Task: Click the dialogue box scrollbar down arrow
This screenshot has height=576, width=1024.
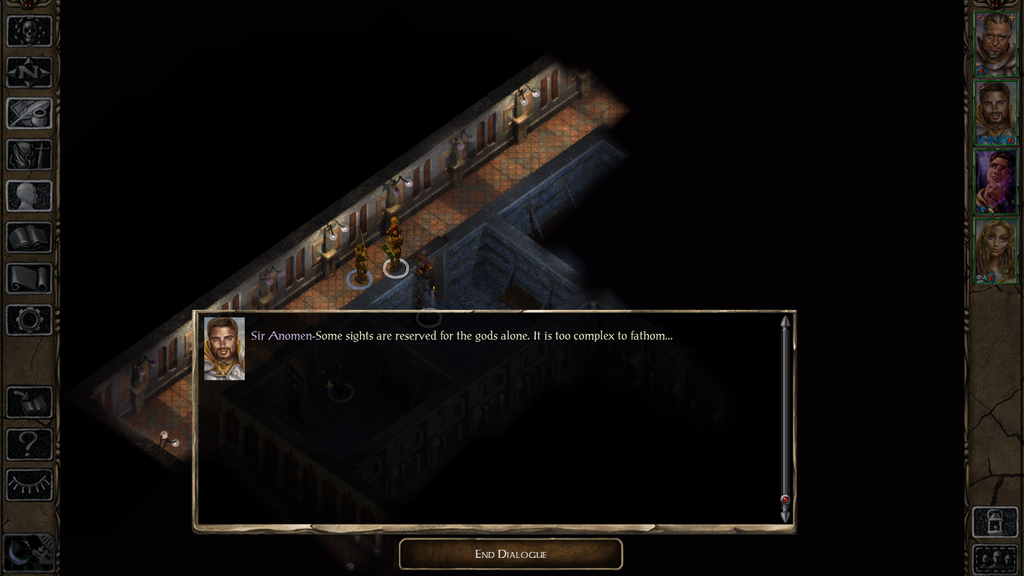Action: 785,514
